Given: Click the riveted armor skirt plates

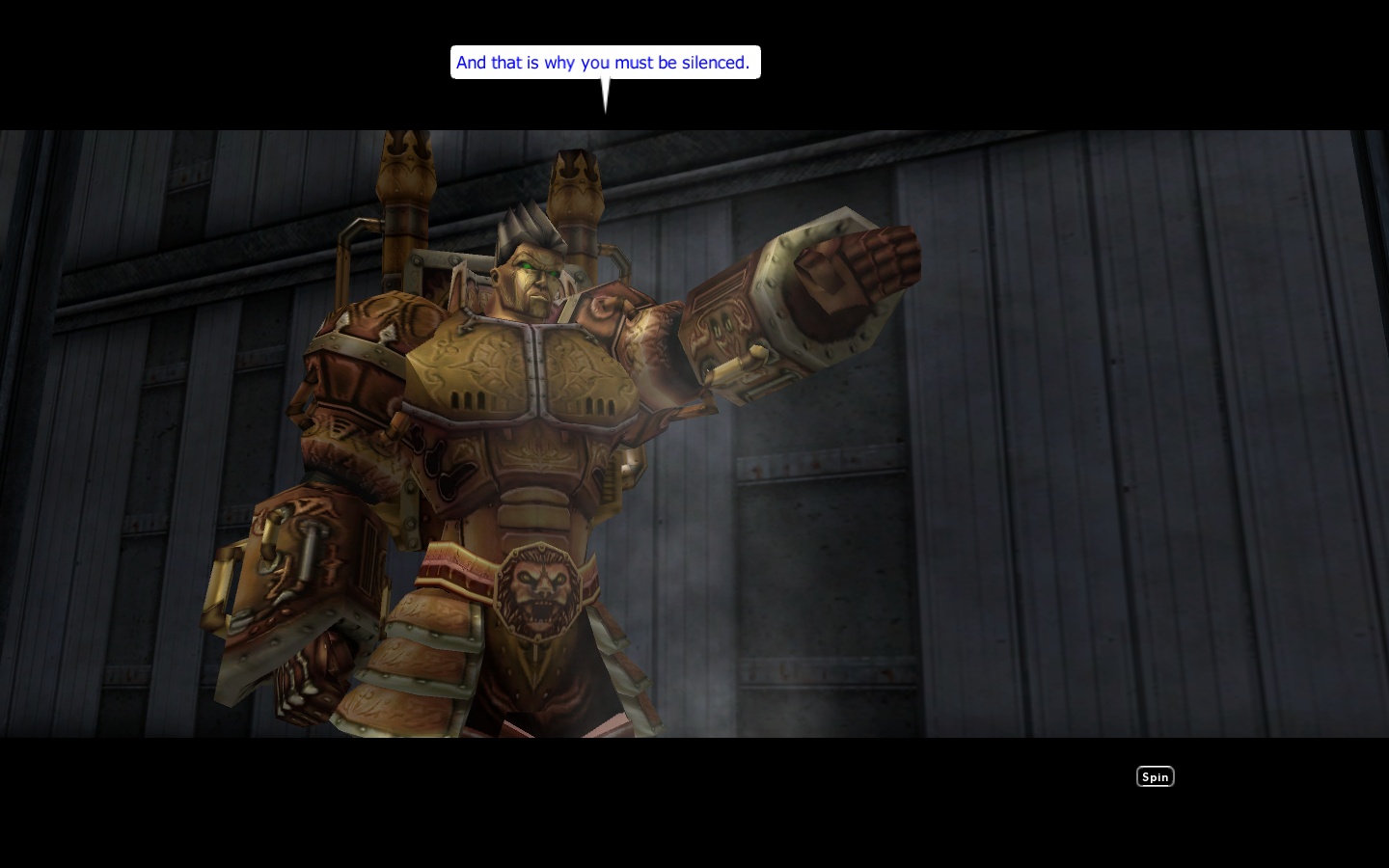Looking at the screenshot, I should click(x=424, y=656).
